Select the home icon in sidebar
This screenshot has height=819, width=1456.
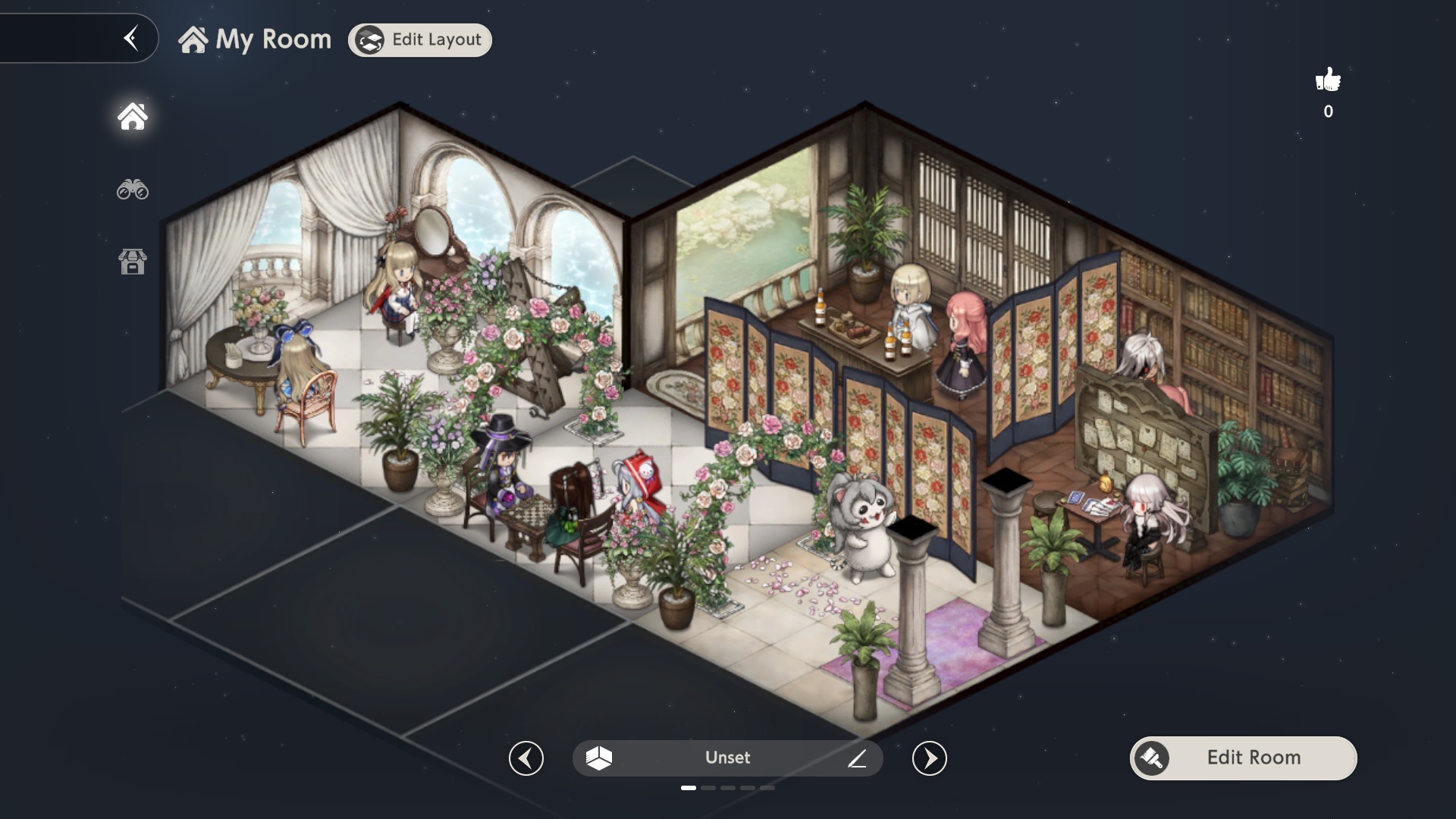click(133, 117)
